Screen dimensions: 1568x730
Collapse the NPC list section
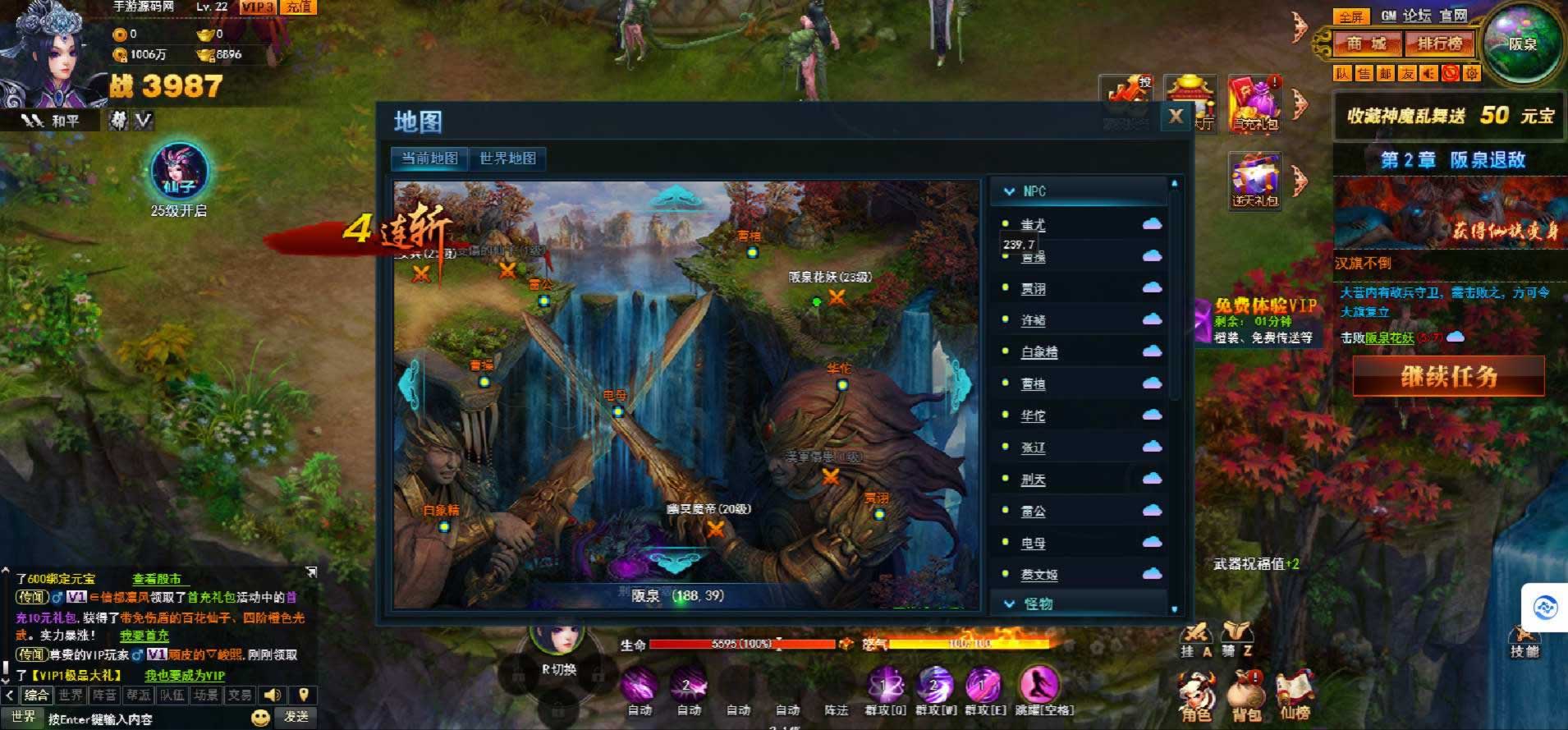[x=1010, y=191]
